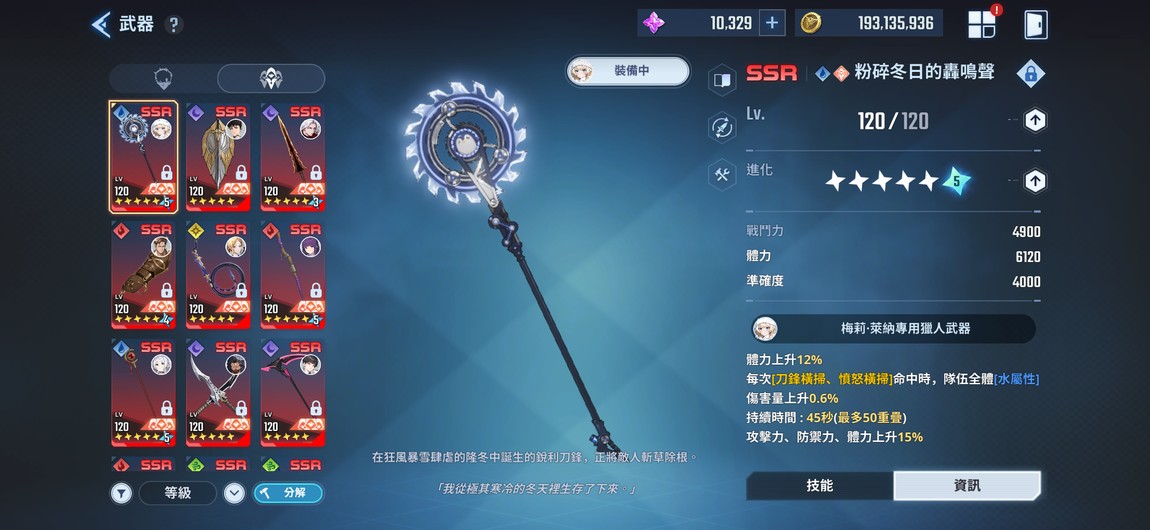Screen dimensions: 1150x530
Task: Open the funnel filter button
Action: click(x=120, y=492)
